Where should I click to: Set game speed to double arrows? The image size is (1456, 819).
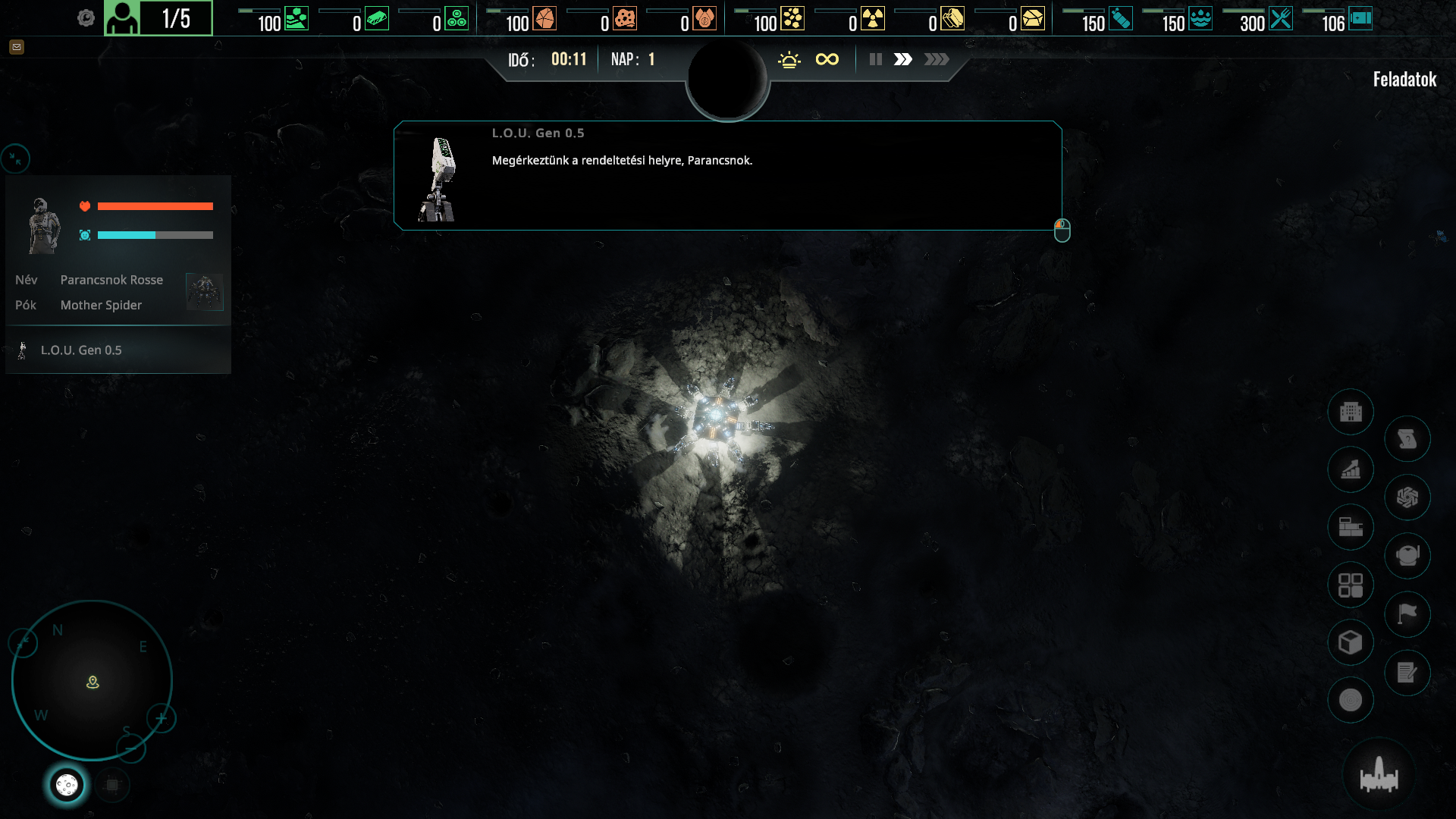tap(902, 59)
